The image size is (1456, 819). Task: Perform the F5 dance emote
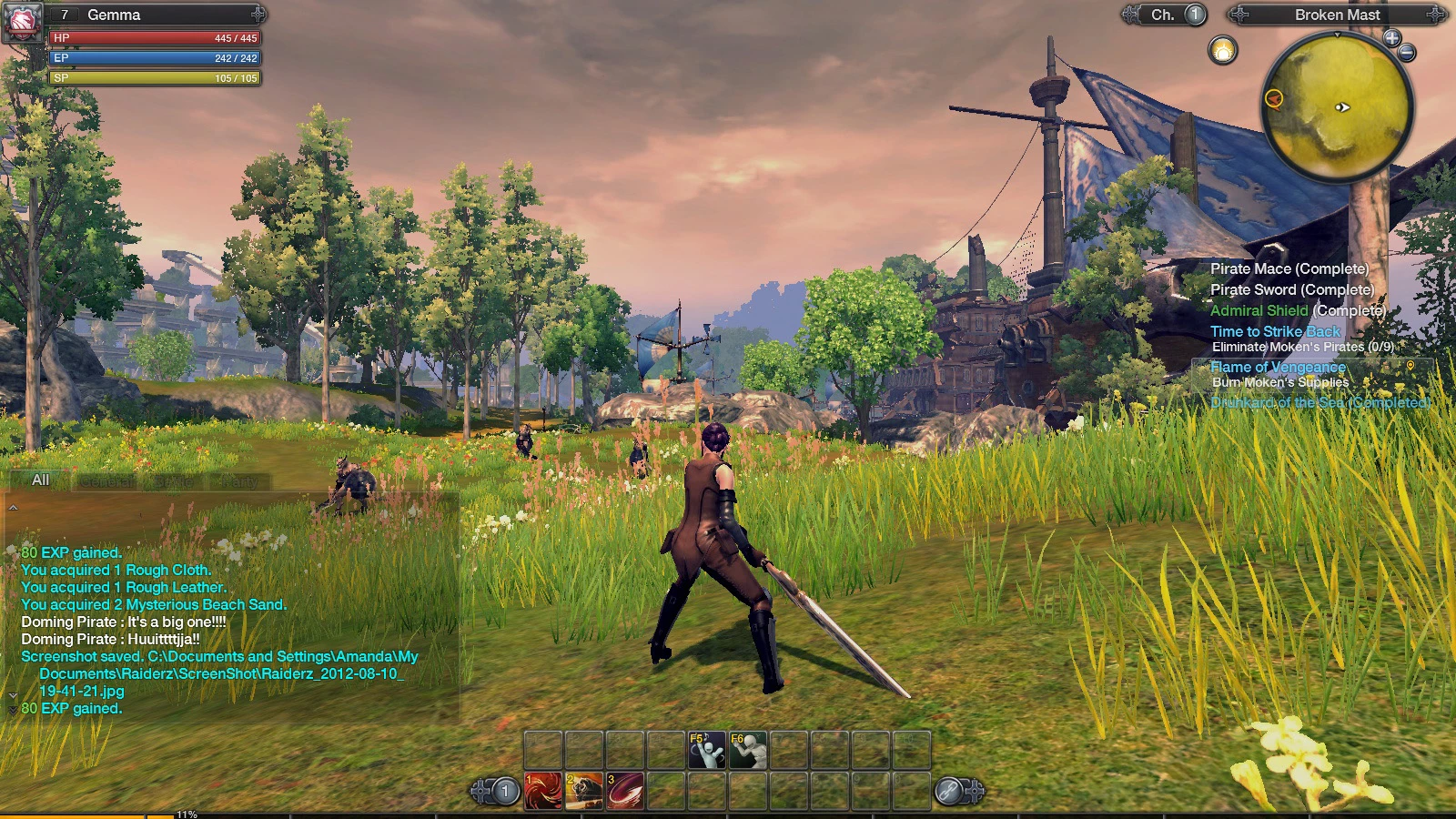[x=707, y=750]
